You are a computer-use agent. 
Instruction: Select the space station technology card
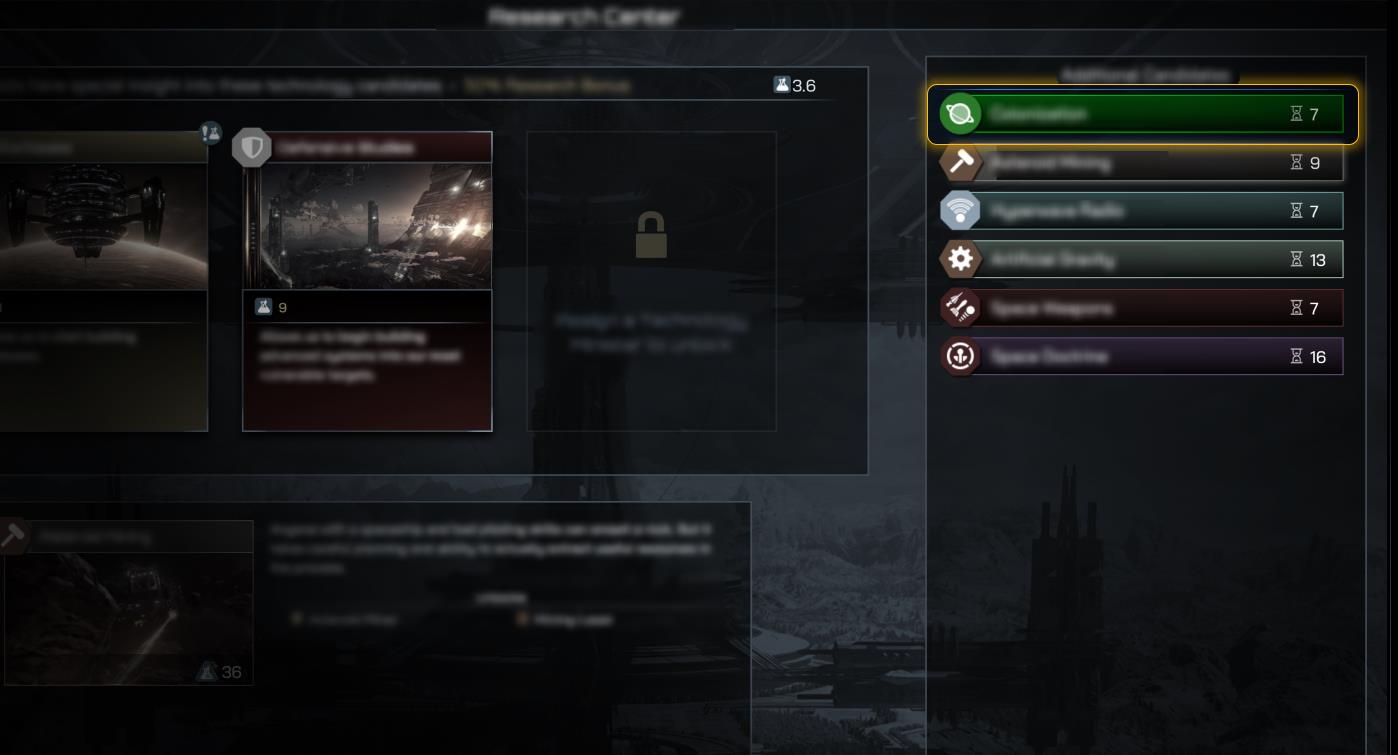(100, 281)
